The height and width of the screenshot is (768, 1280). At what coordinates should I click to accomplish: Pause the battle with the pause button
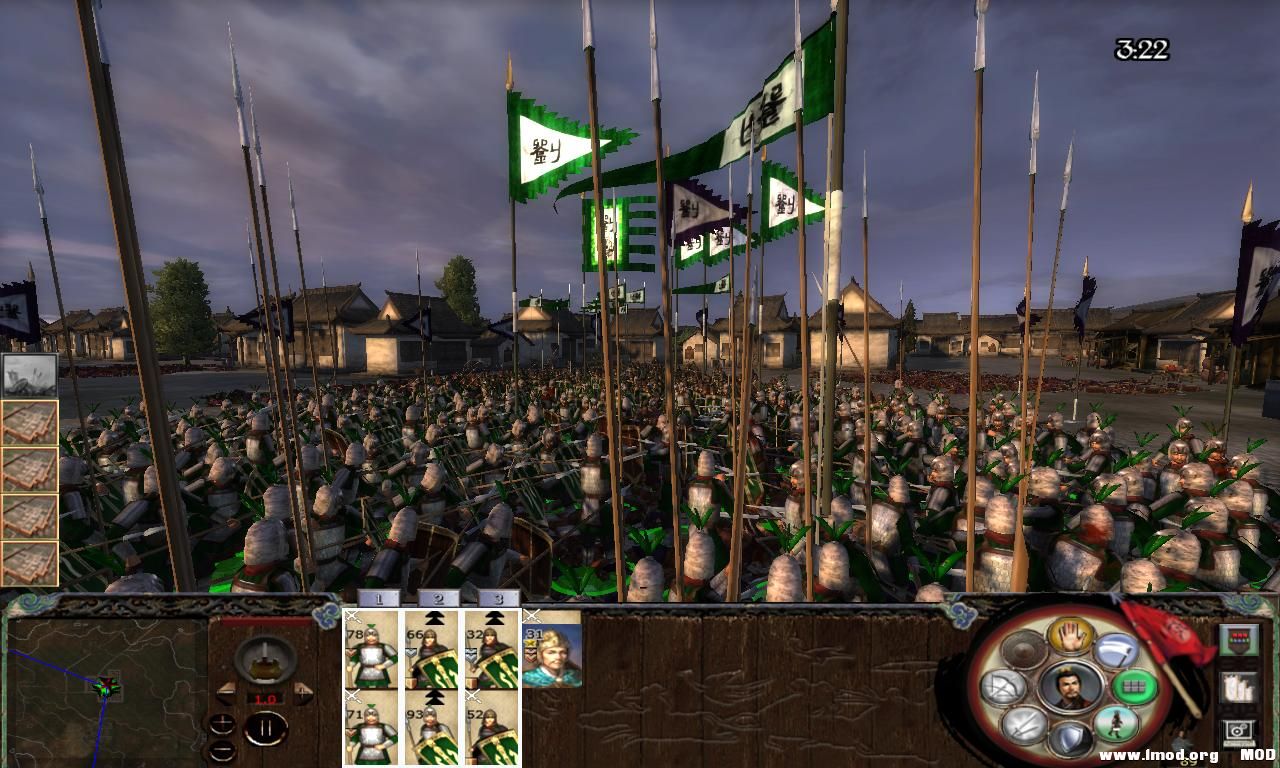coord(266,727)
